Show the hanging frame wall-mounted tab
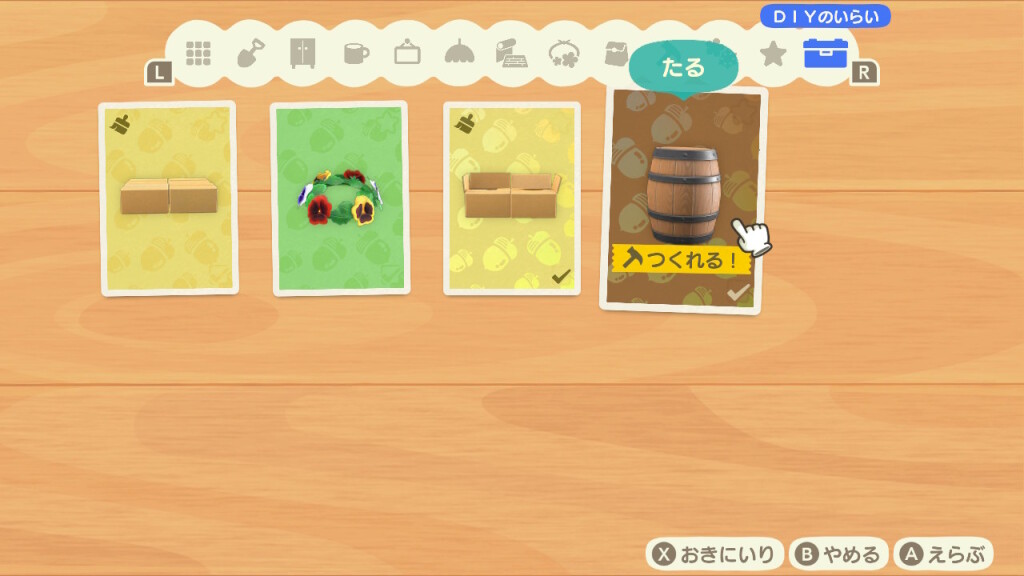 (407, 54)
